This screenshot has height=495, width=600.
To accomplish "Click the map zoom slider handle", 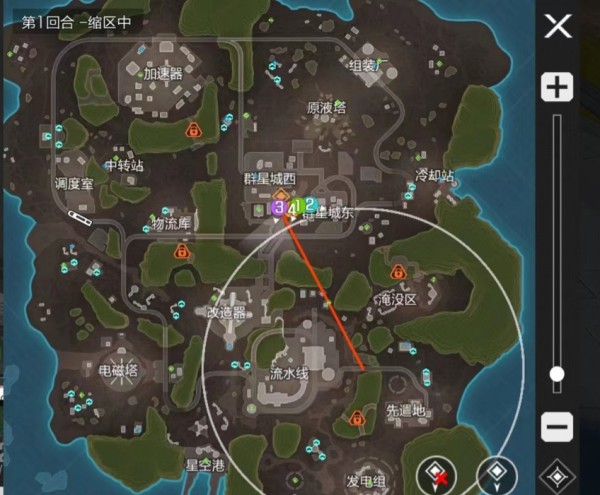I will tap(557, 374).
